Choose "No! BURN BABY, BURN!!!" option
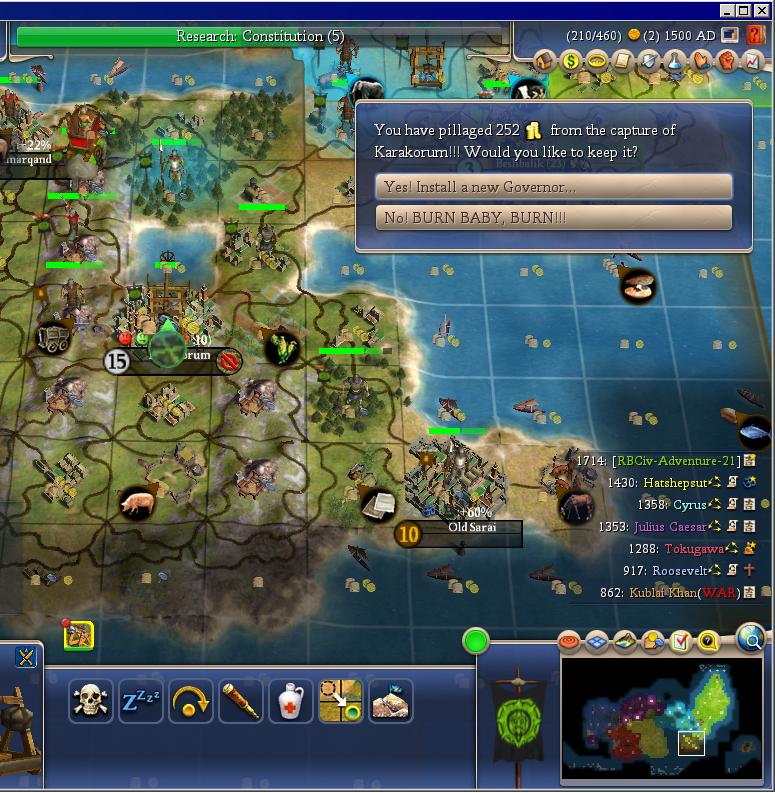Image resolution: width=775 pixels, height=793 pixels. tap(553, 217)
